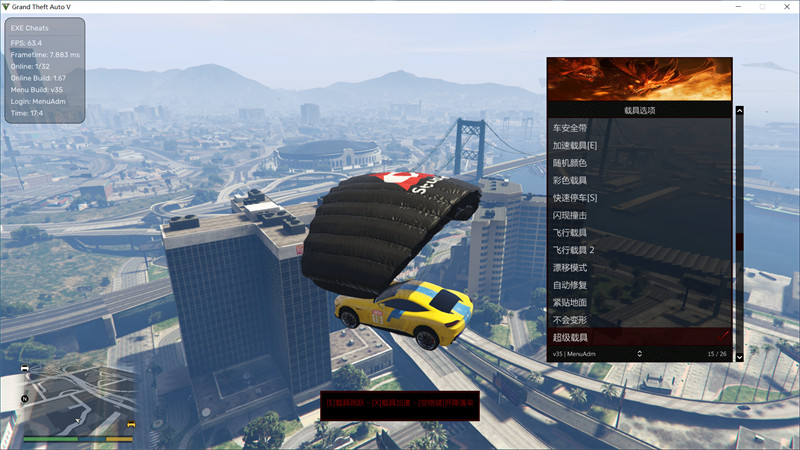The height and width of the screenshot is (450, 800).
Task: Click the up/down arrows in the menu footer
Action: pos(639,353)
